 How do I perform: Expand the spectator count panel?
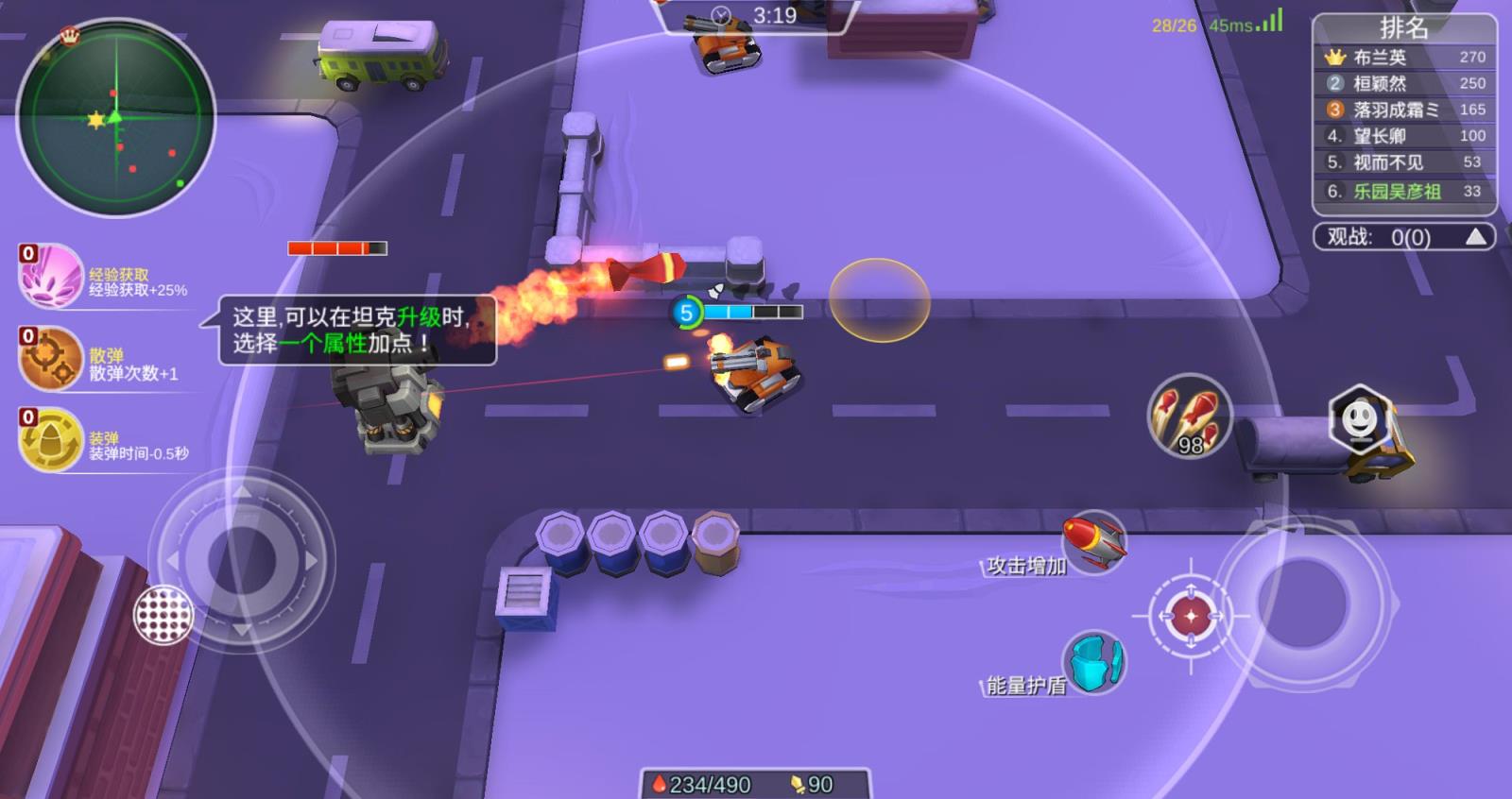click(x=1474, y=237)
